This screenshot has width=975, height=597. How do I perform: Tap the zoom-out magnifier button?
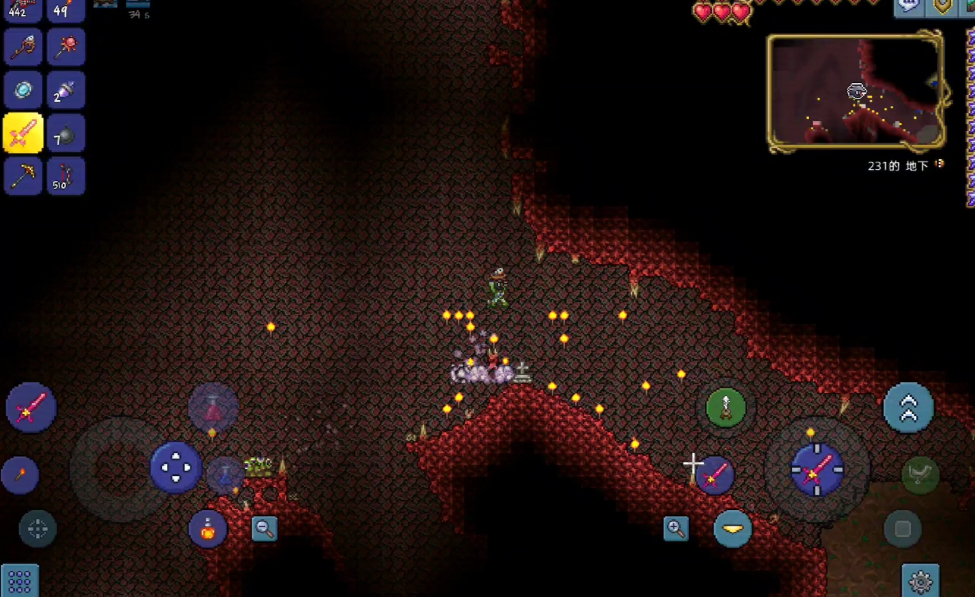click(x=264, y=528)
